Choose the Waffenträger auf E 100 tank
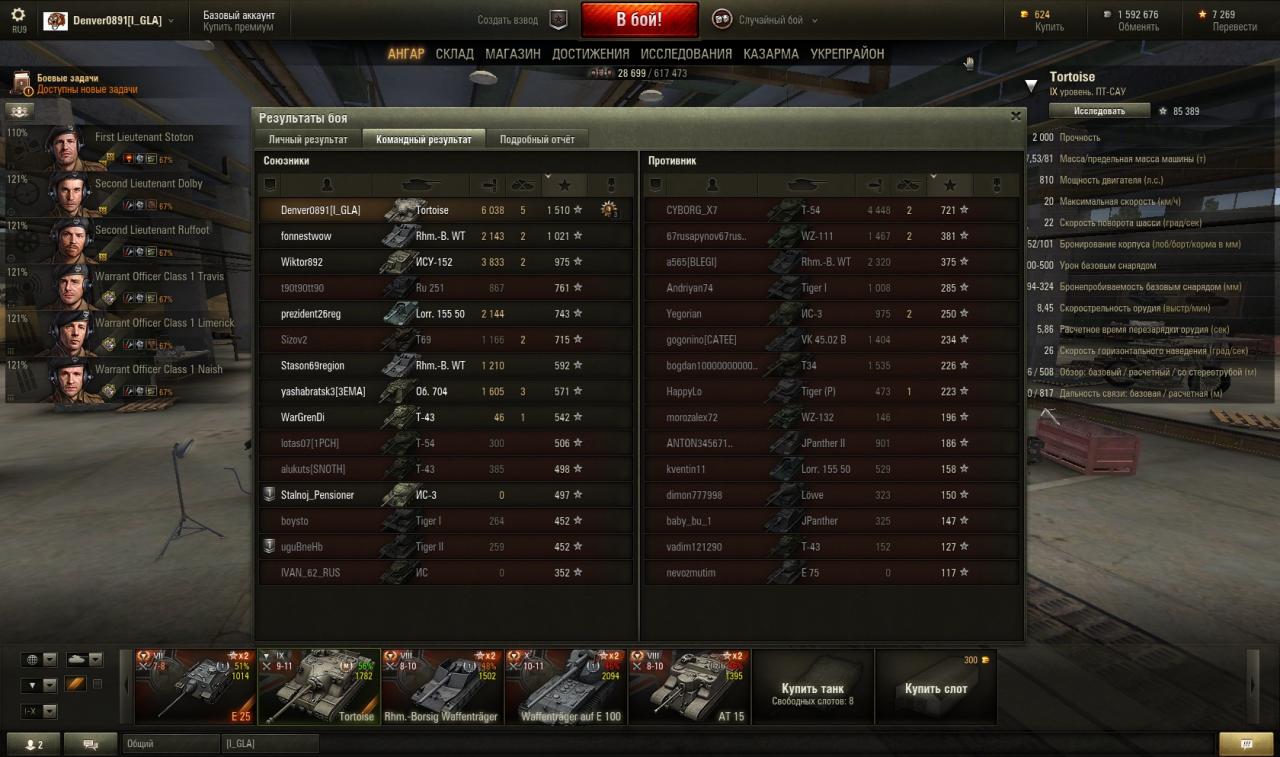Image resolution: width=1280 pixels, height=757 pixels. click(566, 686)
